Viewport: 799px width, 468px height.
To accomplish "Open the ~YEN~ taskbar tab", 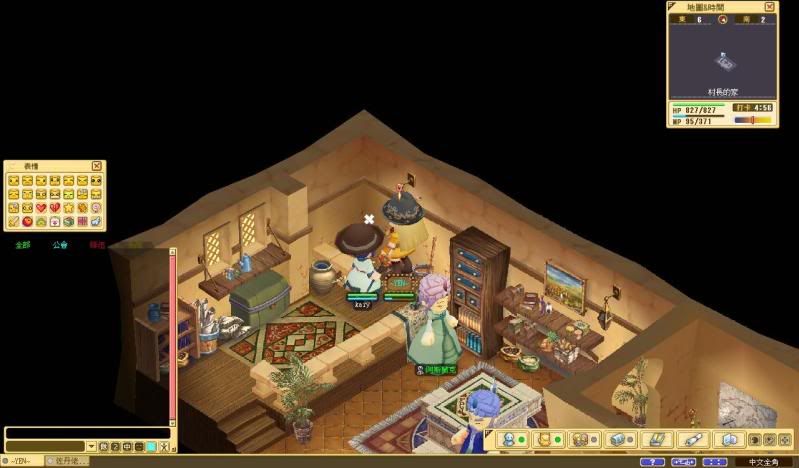I will [20, 461].
